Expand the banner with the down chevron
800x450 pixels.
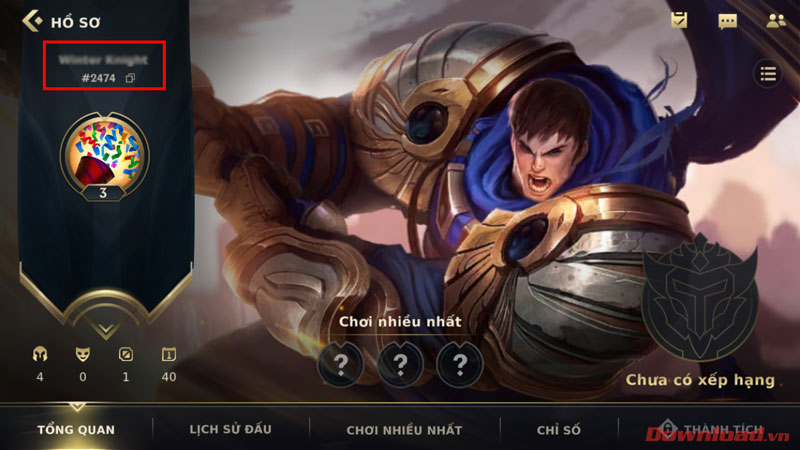[104, 326]
